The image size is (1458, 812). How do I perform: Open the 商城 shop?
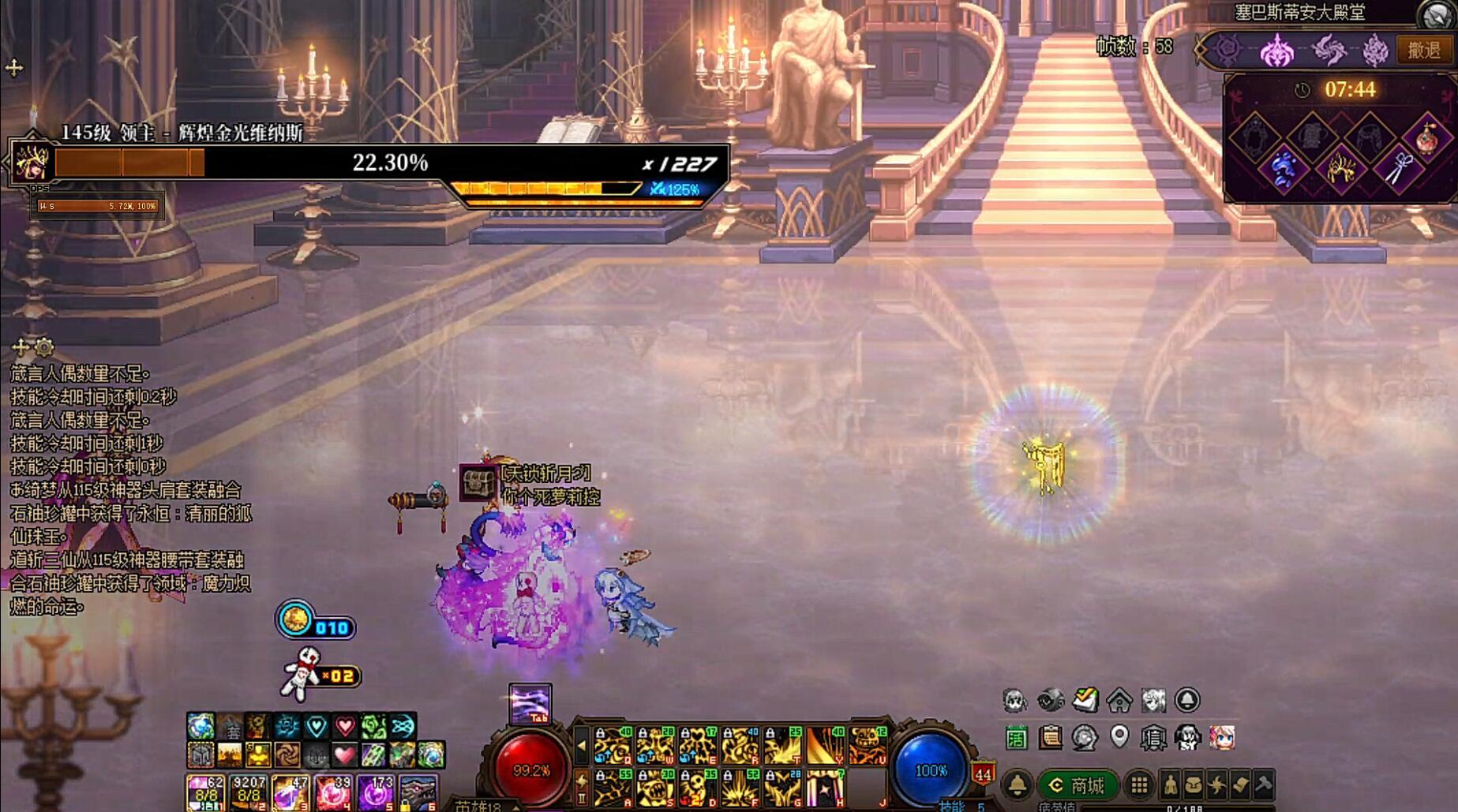1078,785
